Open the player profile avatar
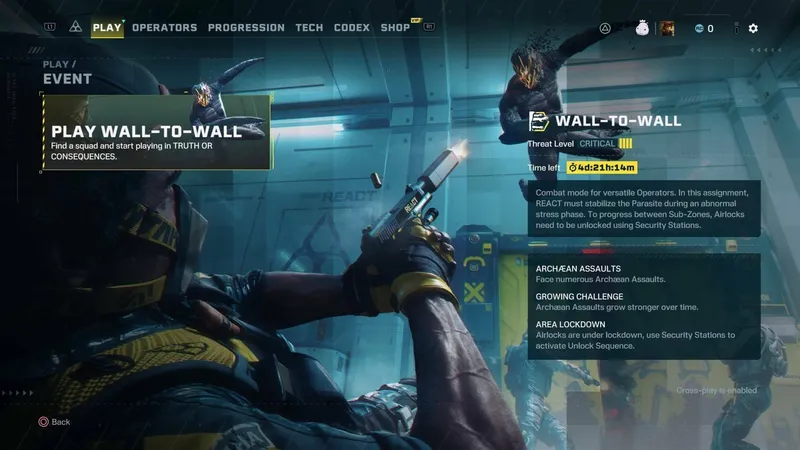The height and width of the screenshot is (450, 800). (666, 29)
